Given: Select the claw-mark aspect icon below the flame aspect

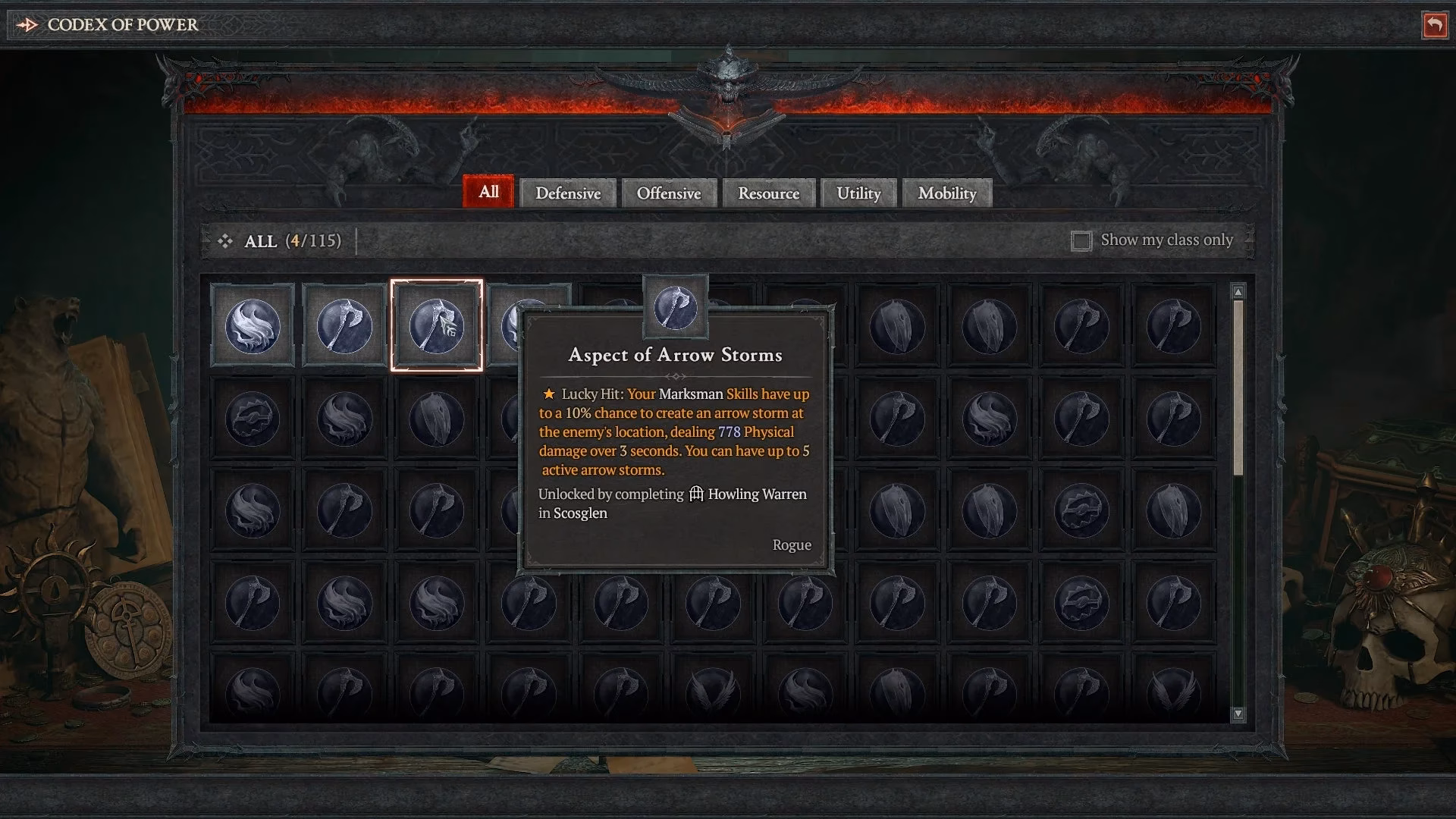Looking at the screenshot, I should (x=253, y=417).
